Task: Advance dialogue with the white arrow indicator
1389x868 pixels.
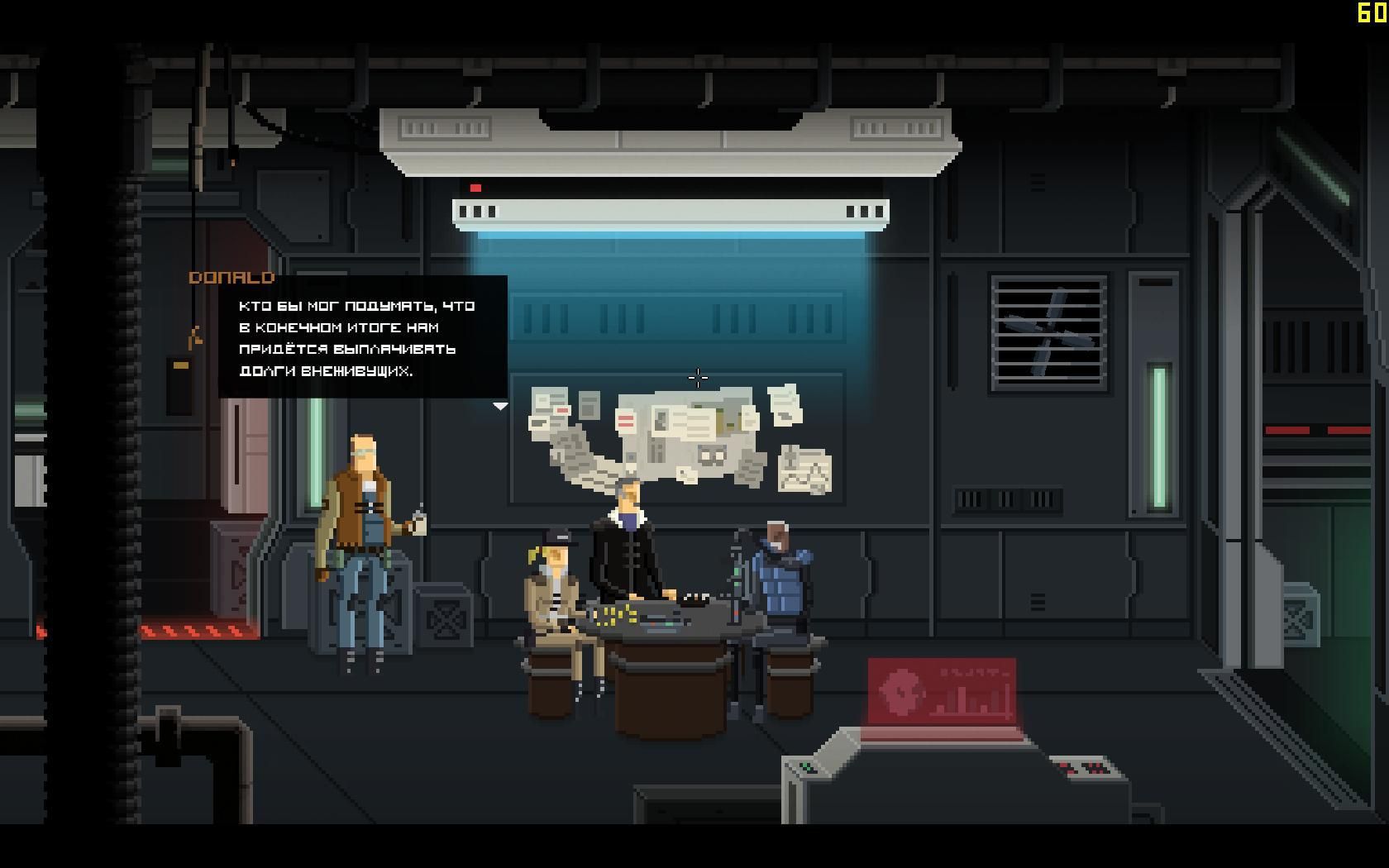Action: click(500, 406)
